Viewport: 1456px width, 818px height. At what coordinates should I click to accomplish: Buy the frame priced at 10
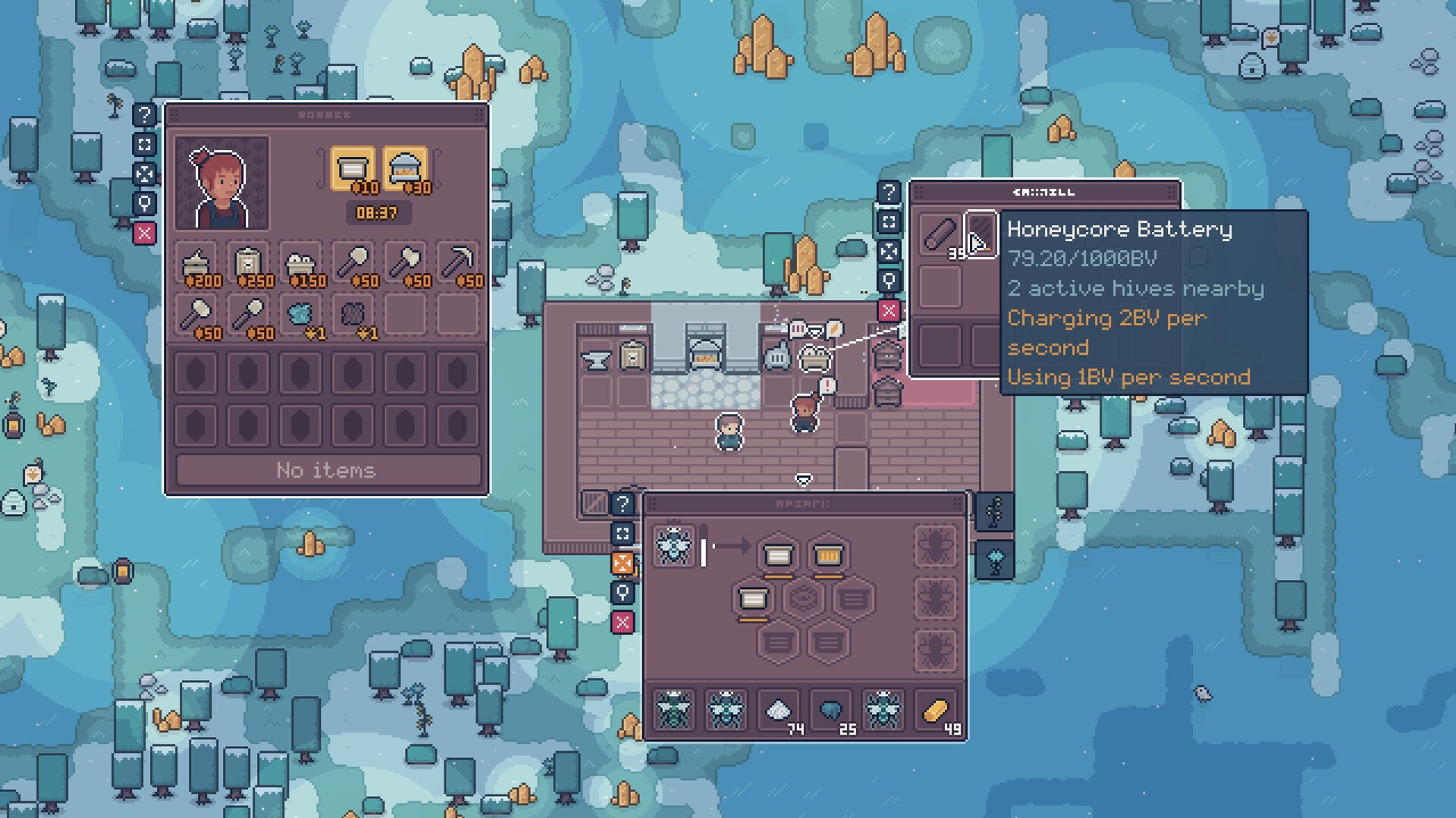point(353,168)
